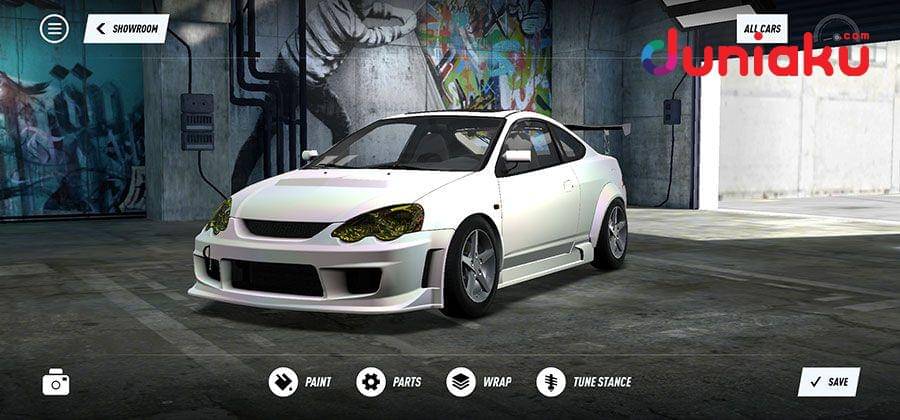900x420 pixels.
Task: Select the Paint customization option
Action: coord(300,381)
